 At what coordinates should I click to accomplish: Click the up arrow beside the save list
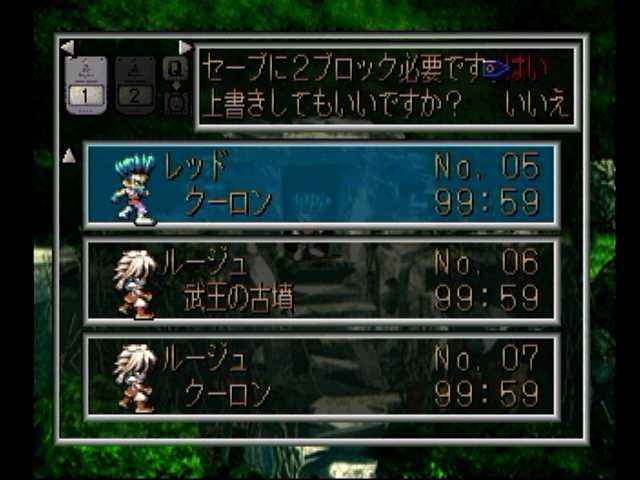tap(69, 156)
